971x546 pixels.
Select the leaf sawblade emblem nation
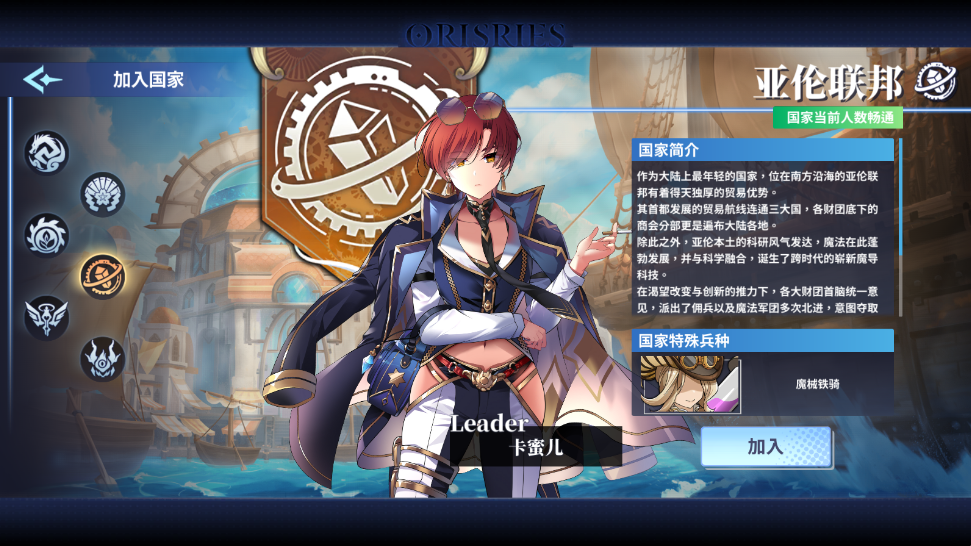47,235
